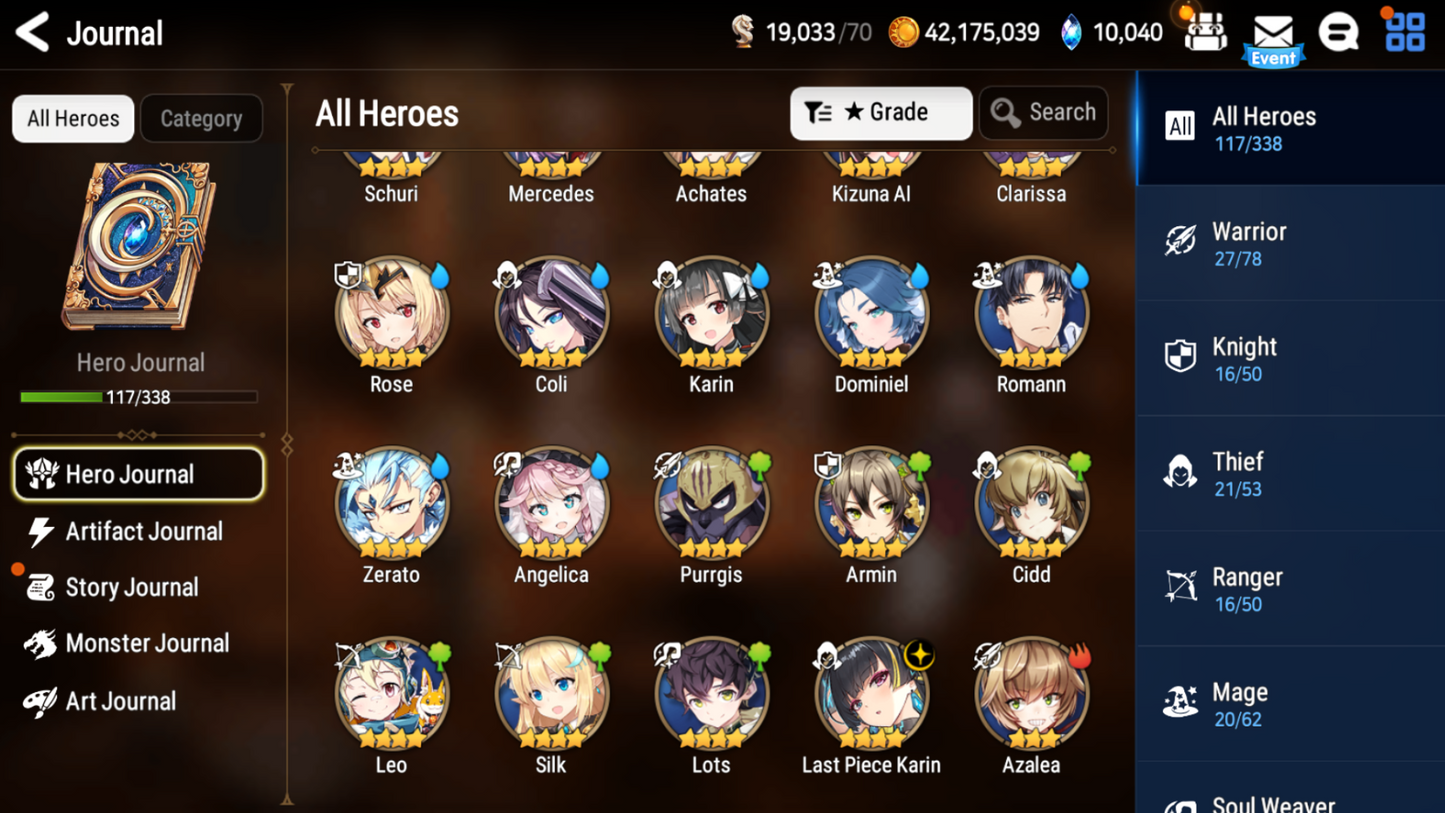The height and width of the screenshot is (813, 1445).
Task: Filter heroes by Warrior class
Action: (x=1290, y=243)
